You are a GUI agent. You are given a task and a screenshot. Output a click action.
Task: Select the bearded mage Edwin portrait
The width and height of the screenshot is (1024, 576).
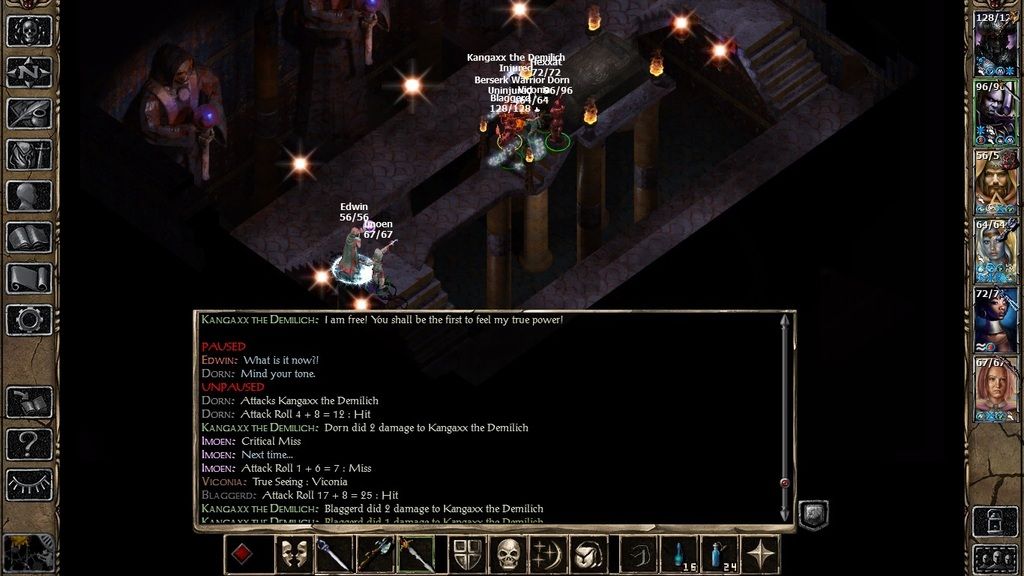995,182
